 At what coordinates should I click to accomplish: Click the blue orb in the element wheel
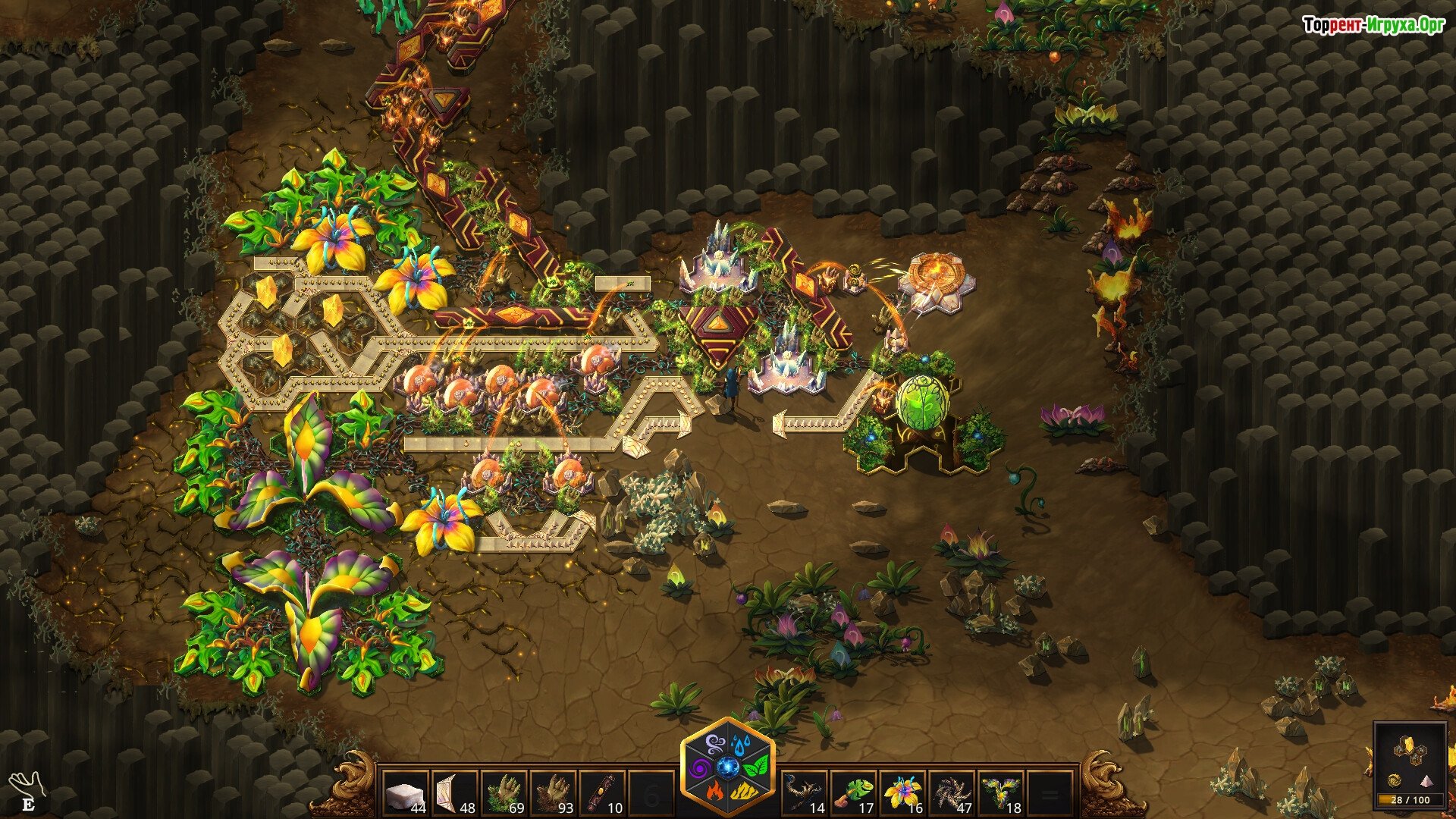click(x=728, y=767)
